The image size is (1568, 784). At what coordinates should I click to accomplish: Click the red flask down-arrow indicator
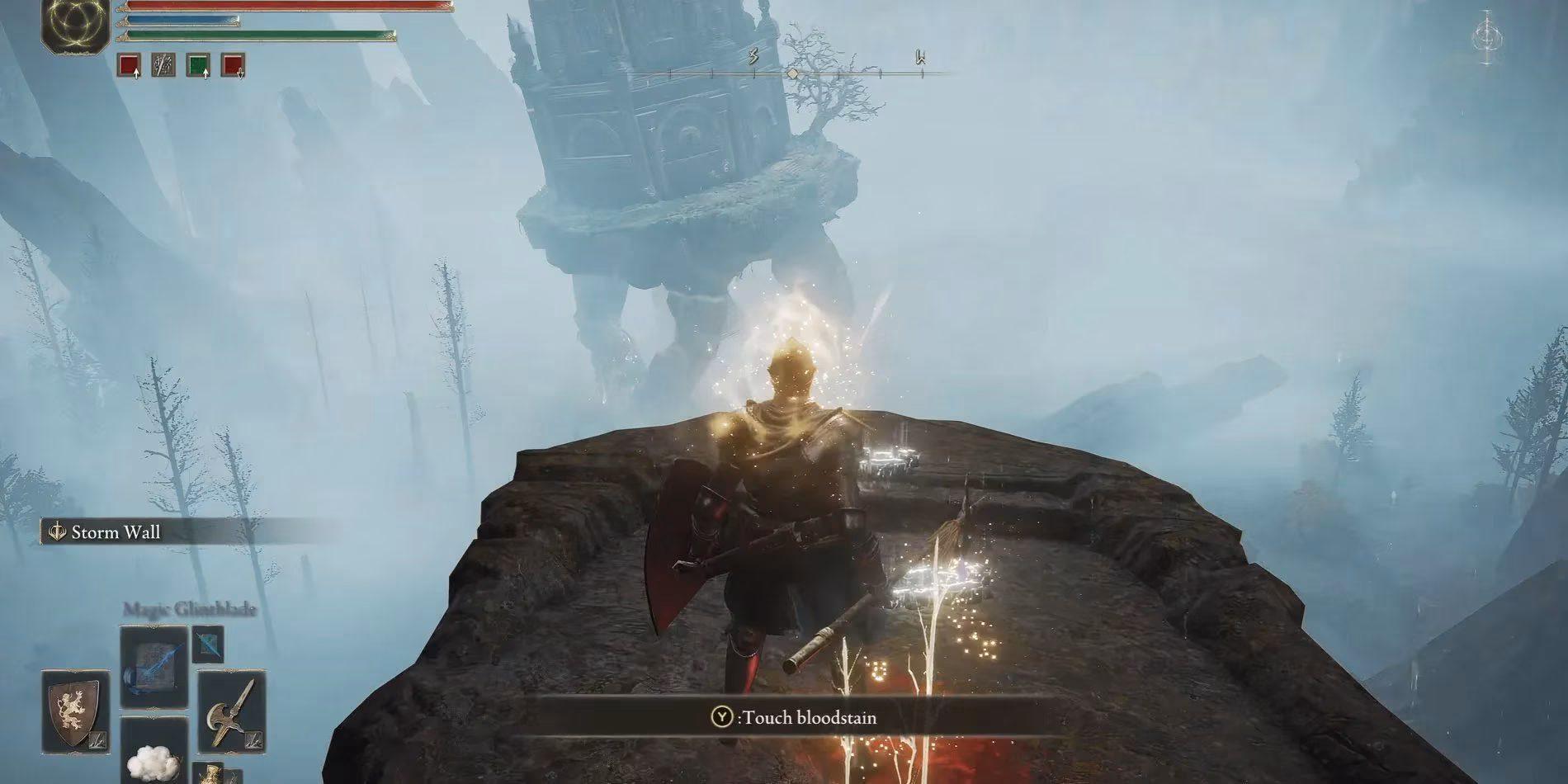(x=242, y=75)
